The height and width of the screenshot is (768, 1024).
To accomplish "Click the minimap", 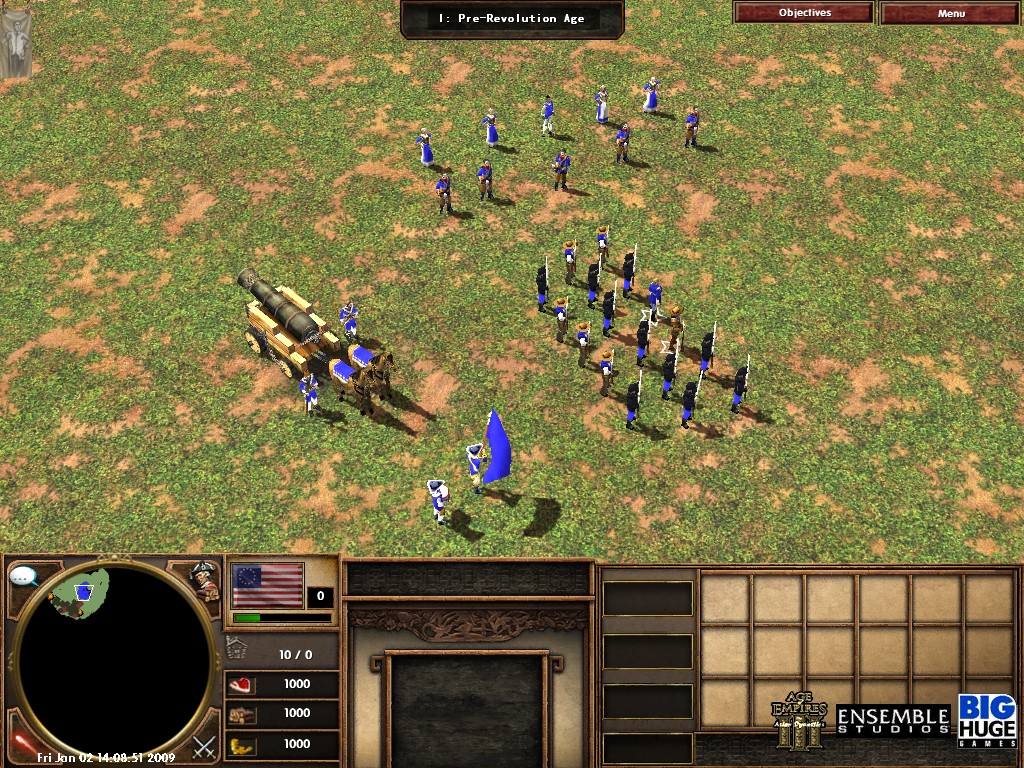I will tap(115, 660).
